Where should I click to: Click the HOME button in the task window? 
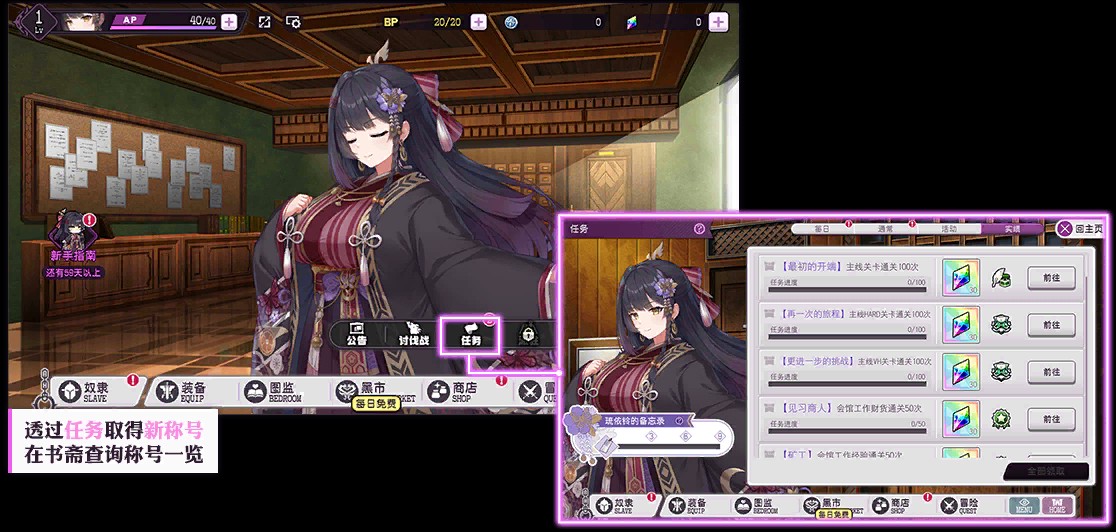tap(1056, 506)
